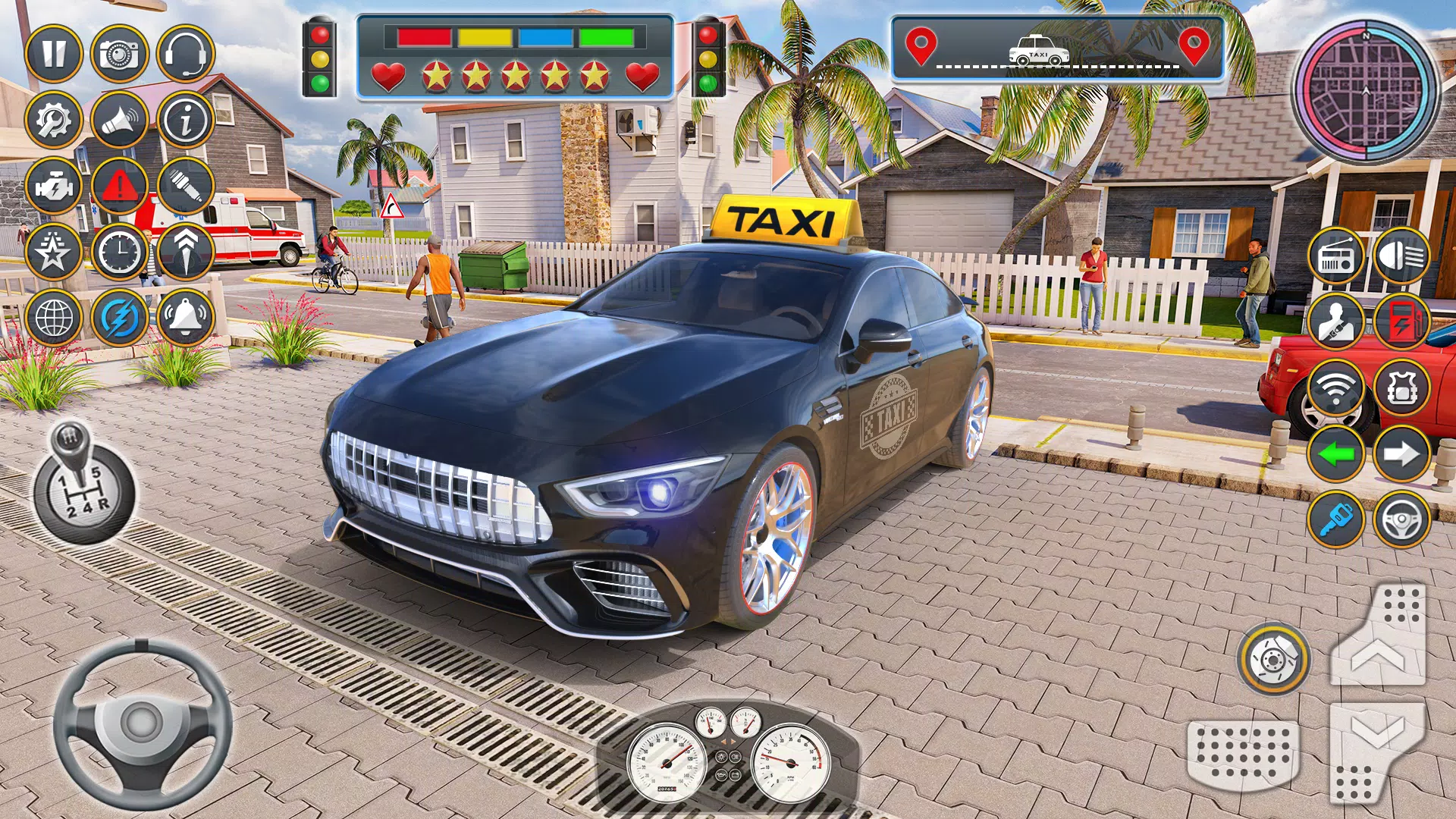Activate the bell alert button
The image size is (1456, 819).
coord(185,317)
